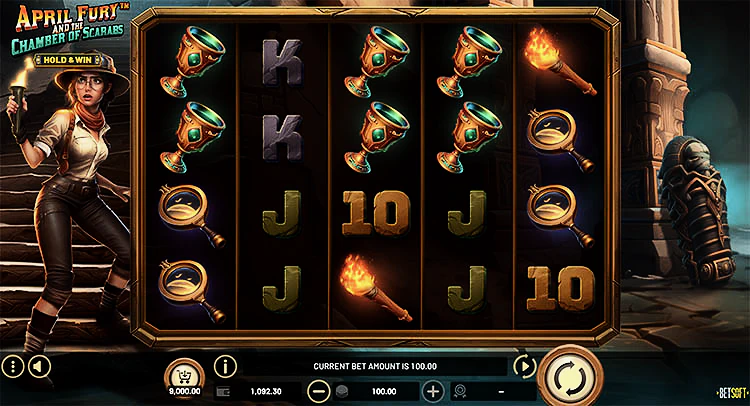Decrease the bet with the minus button

(x=319, y=391)
